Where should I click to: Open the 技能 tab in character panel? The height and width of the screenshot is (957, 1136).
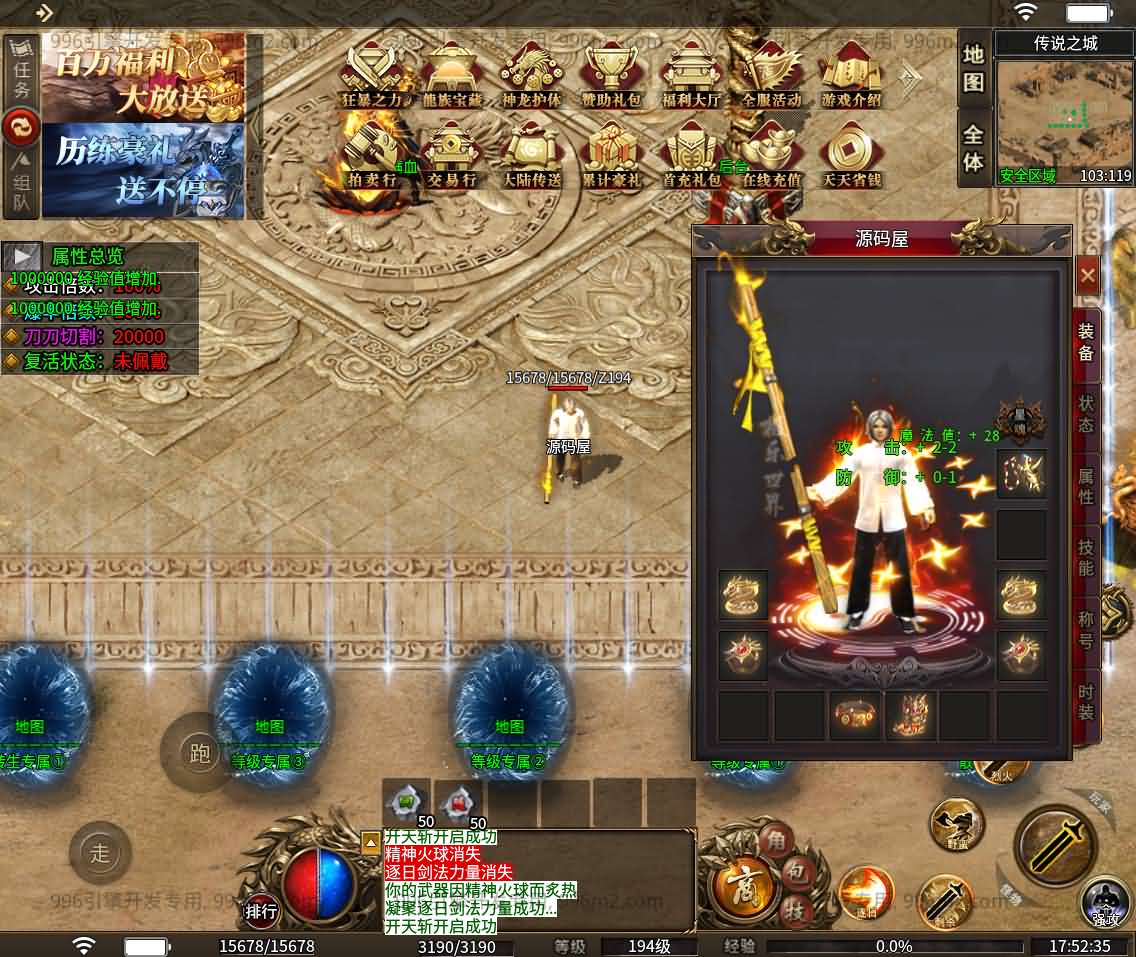tap(1086, 557)
